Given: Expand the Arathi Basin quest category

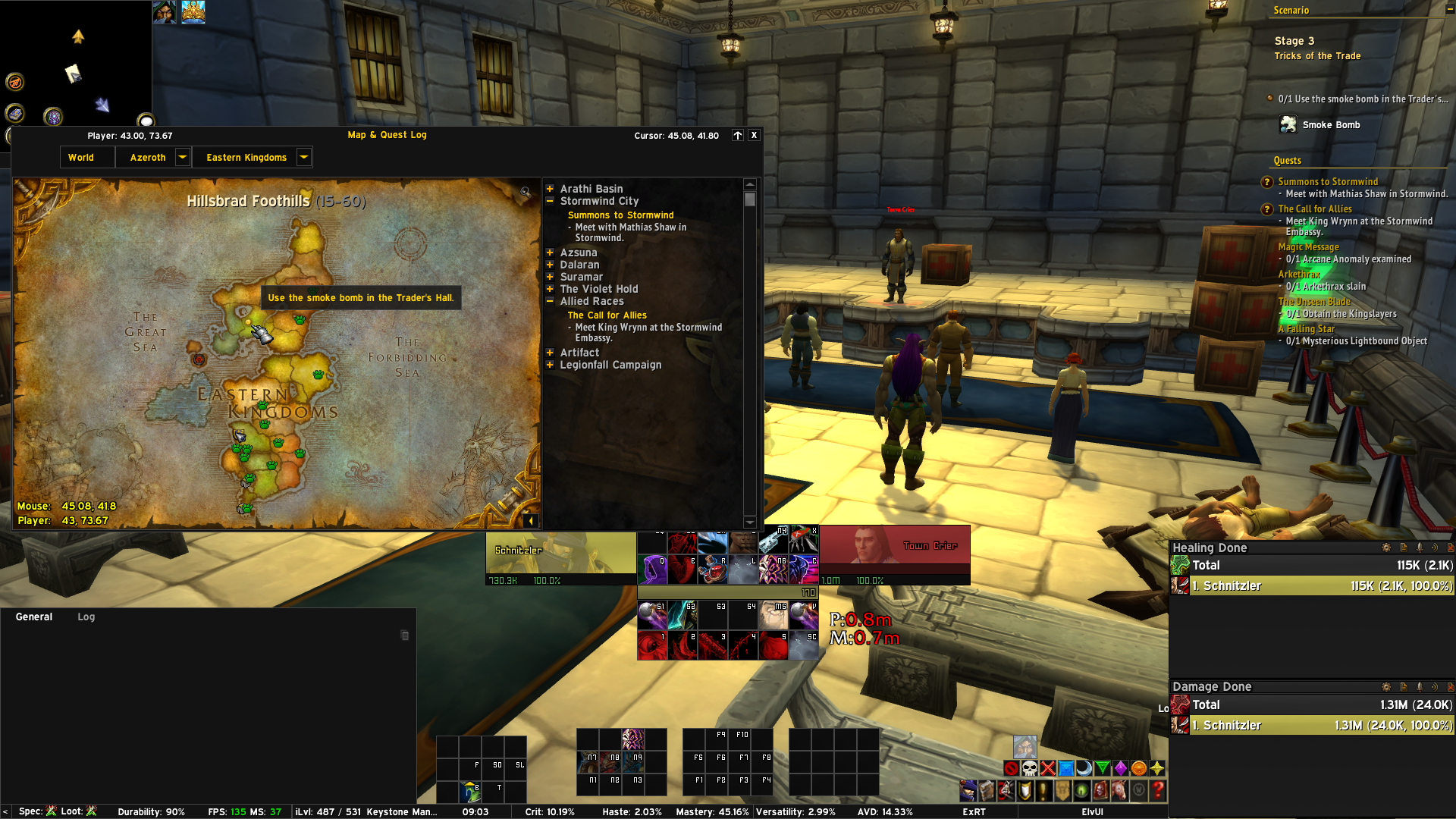Looking at the screenshot, I should click(550, 189).
